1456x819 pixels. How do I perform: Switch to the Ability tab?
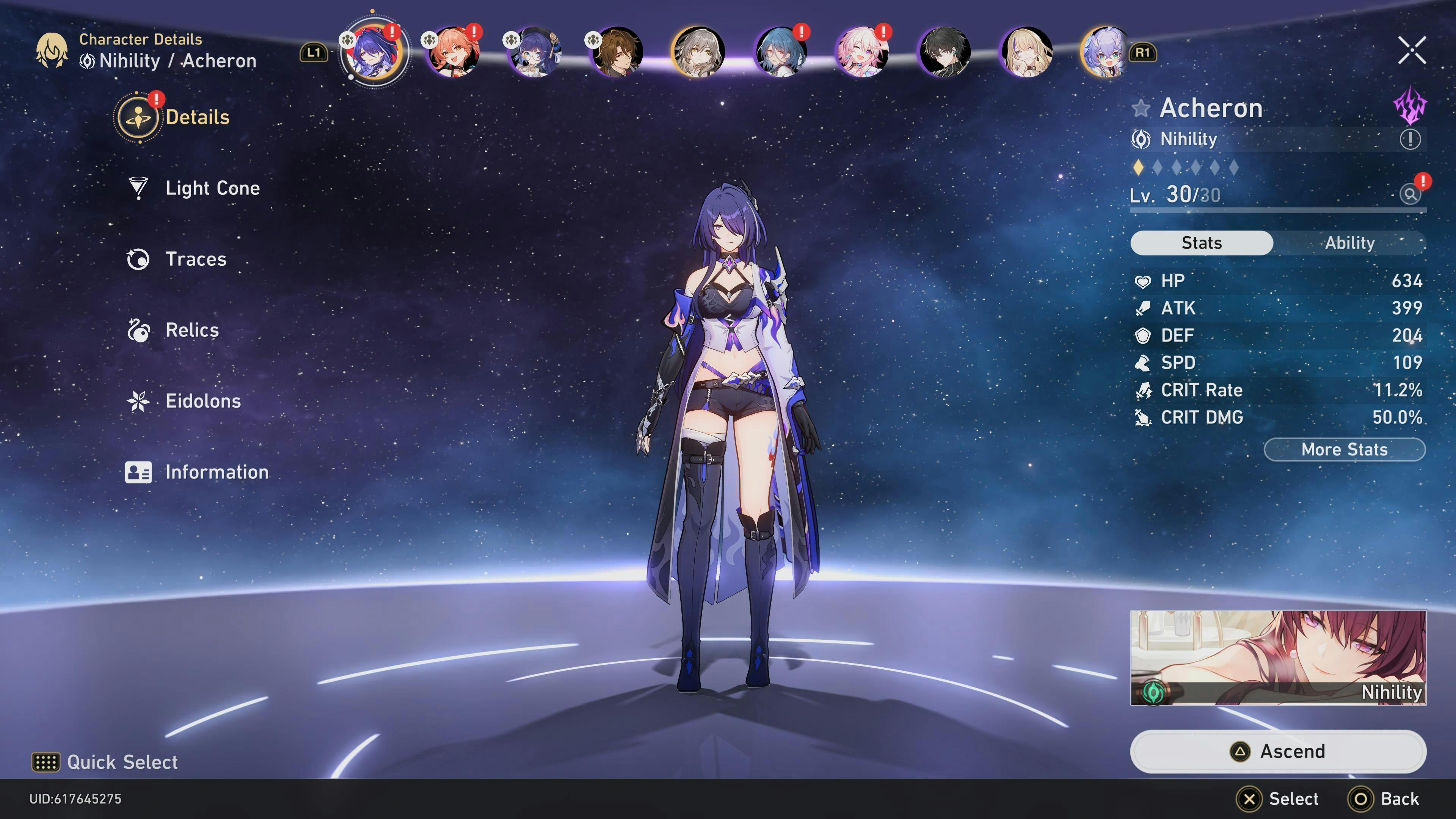(1349, 243)
